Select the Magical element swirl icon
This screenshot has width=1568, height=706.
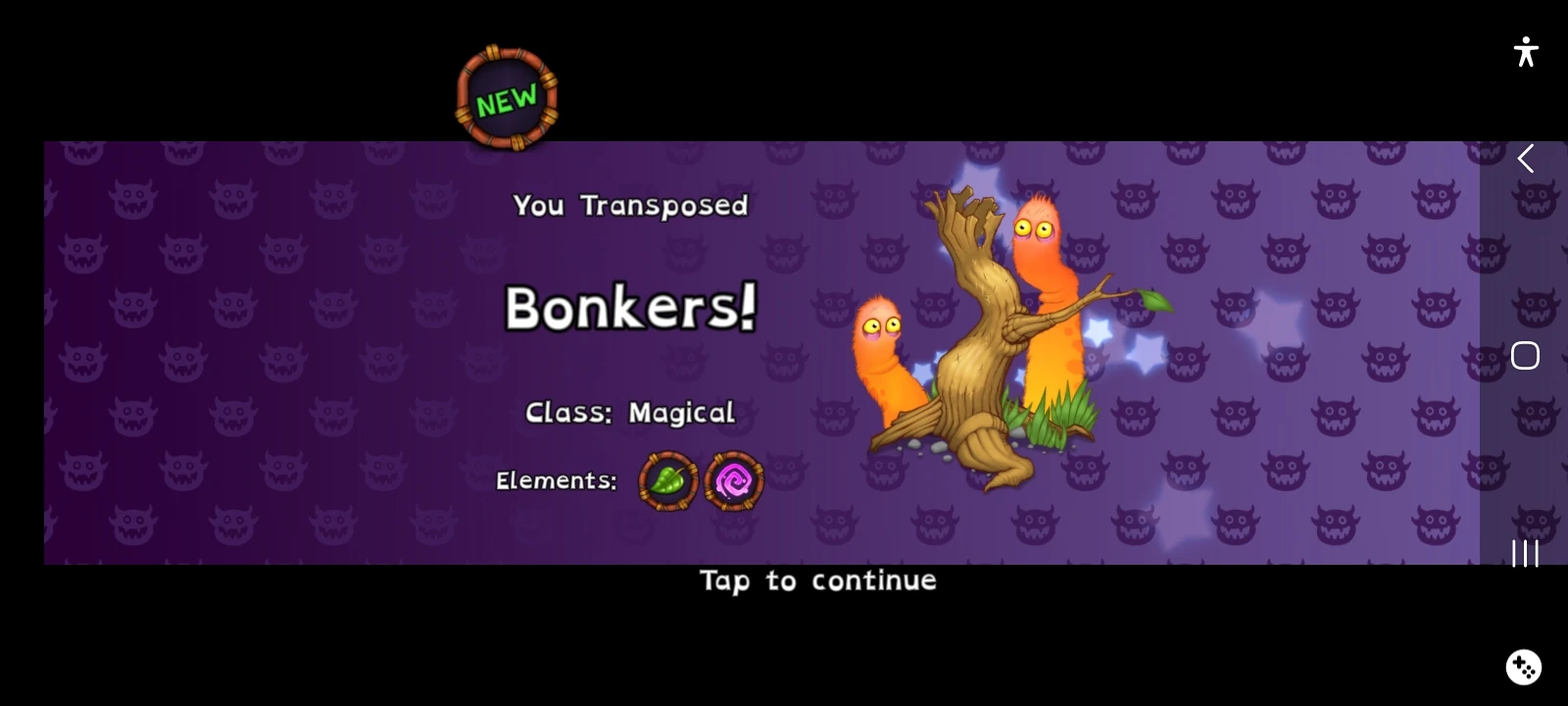click(x=734, y=479)
